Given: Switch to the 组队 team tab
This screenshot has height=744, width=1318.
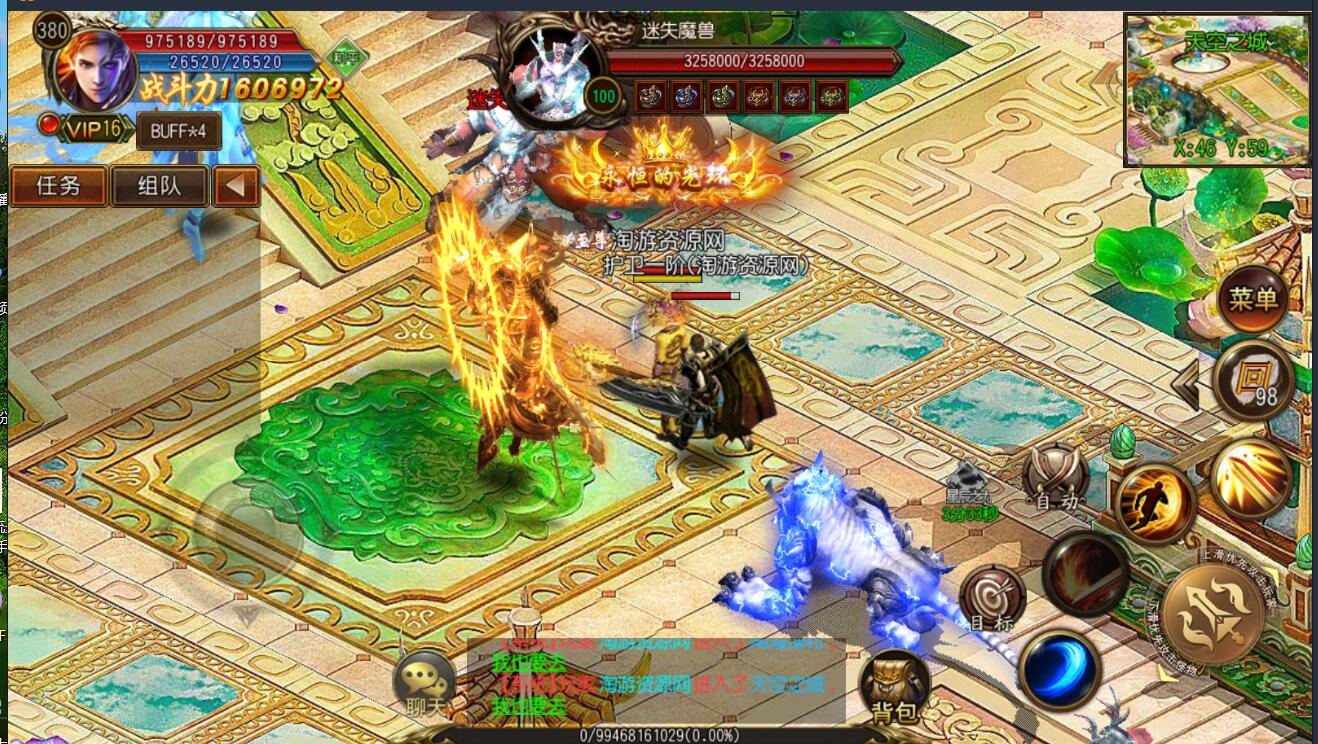Looking at the screenshot, I should click(x=159, y=186).
